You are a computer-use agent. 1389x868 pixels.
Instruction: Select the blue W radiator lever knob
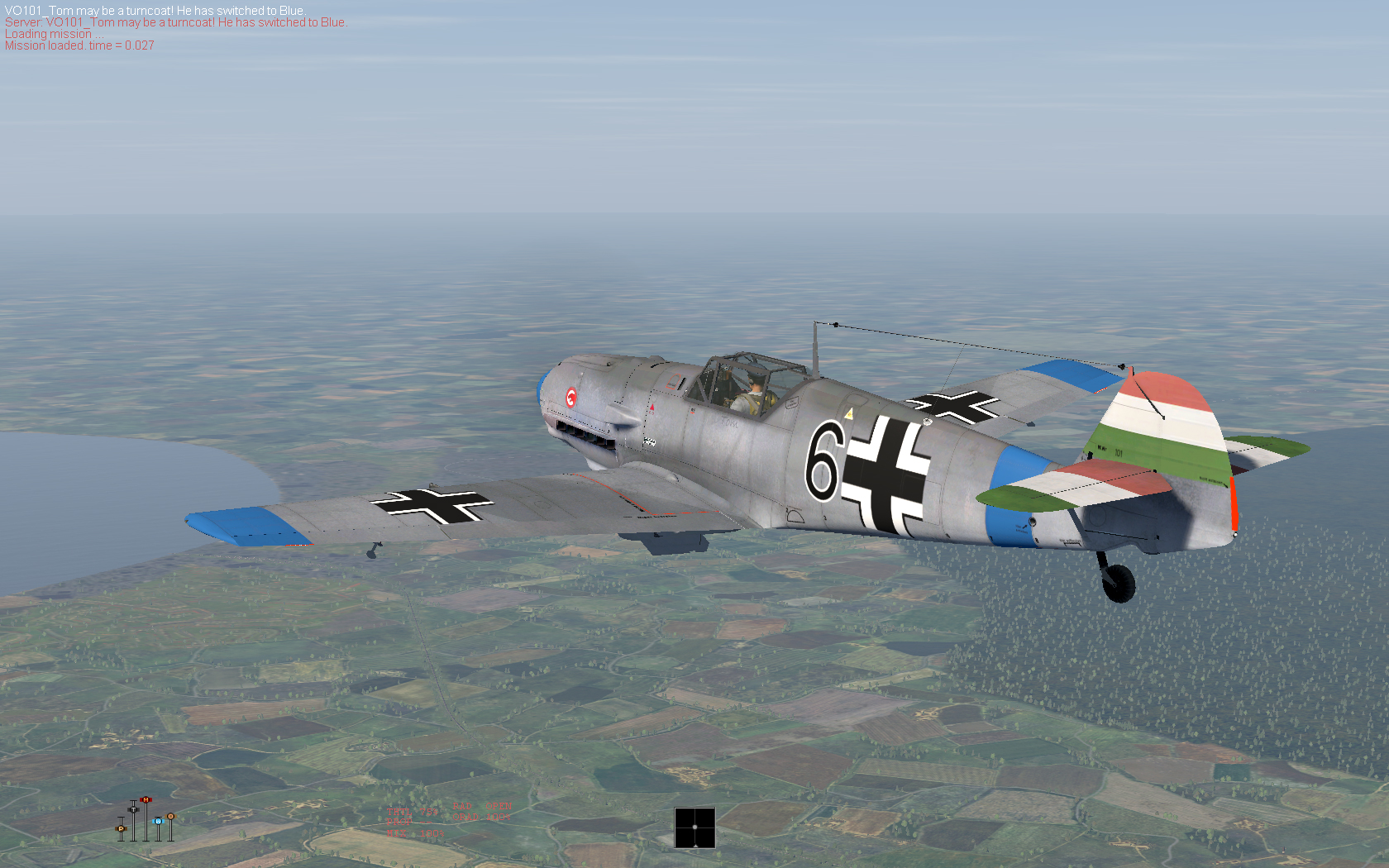click(x=157, y=821)
